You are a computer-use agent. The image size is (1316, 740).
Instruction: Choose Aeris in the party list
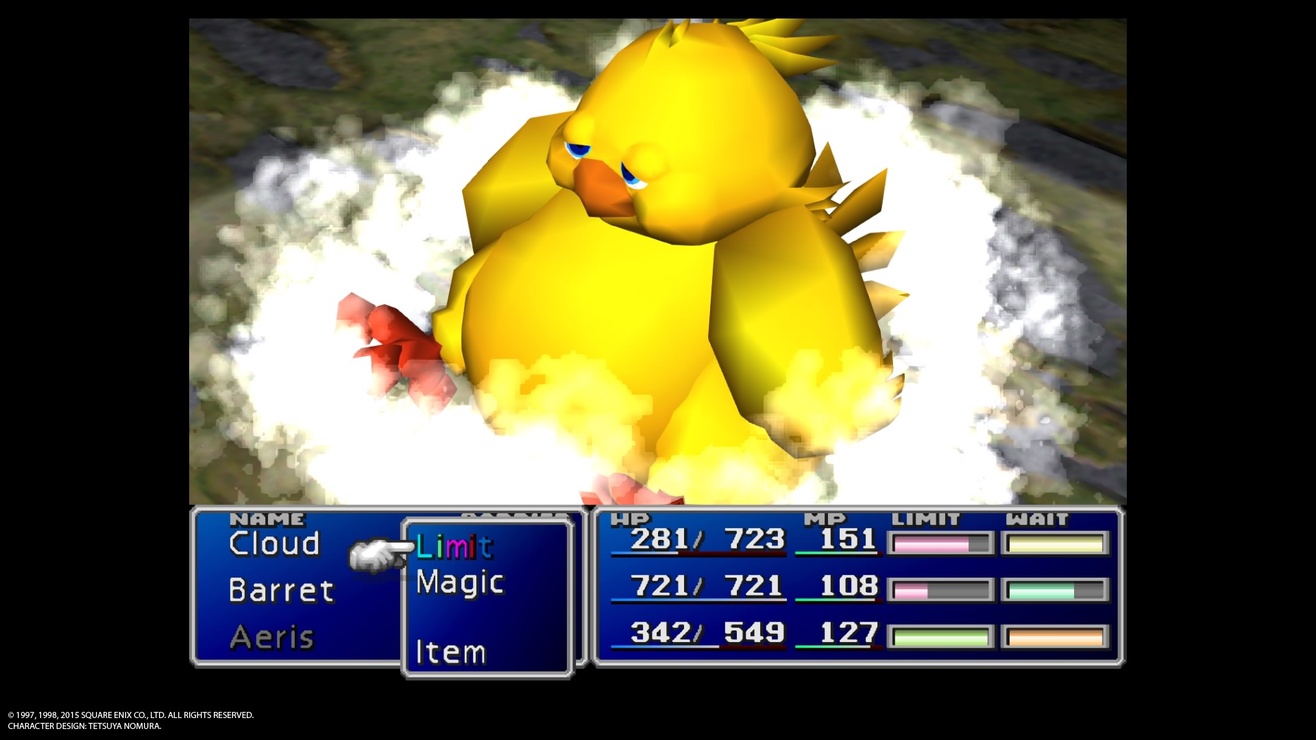coord(271,636)
